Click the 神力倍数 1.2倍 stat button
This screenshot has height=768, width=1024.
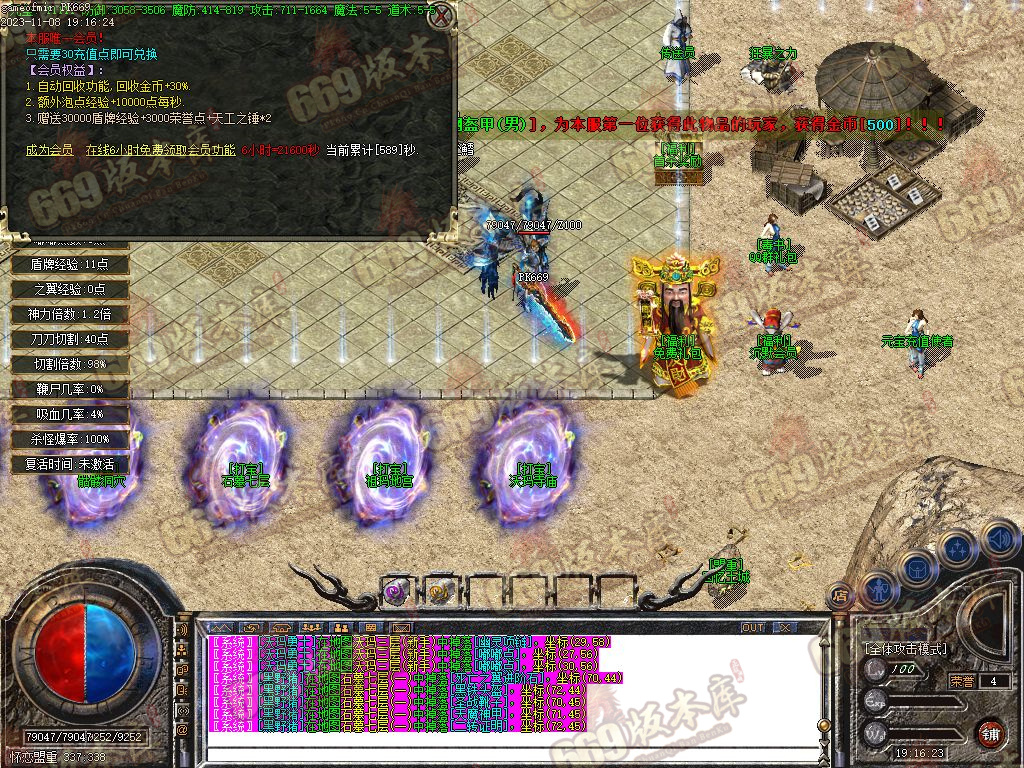click(69, 314)
